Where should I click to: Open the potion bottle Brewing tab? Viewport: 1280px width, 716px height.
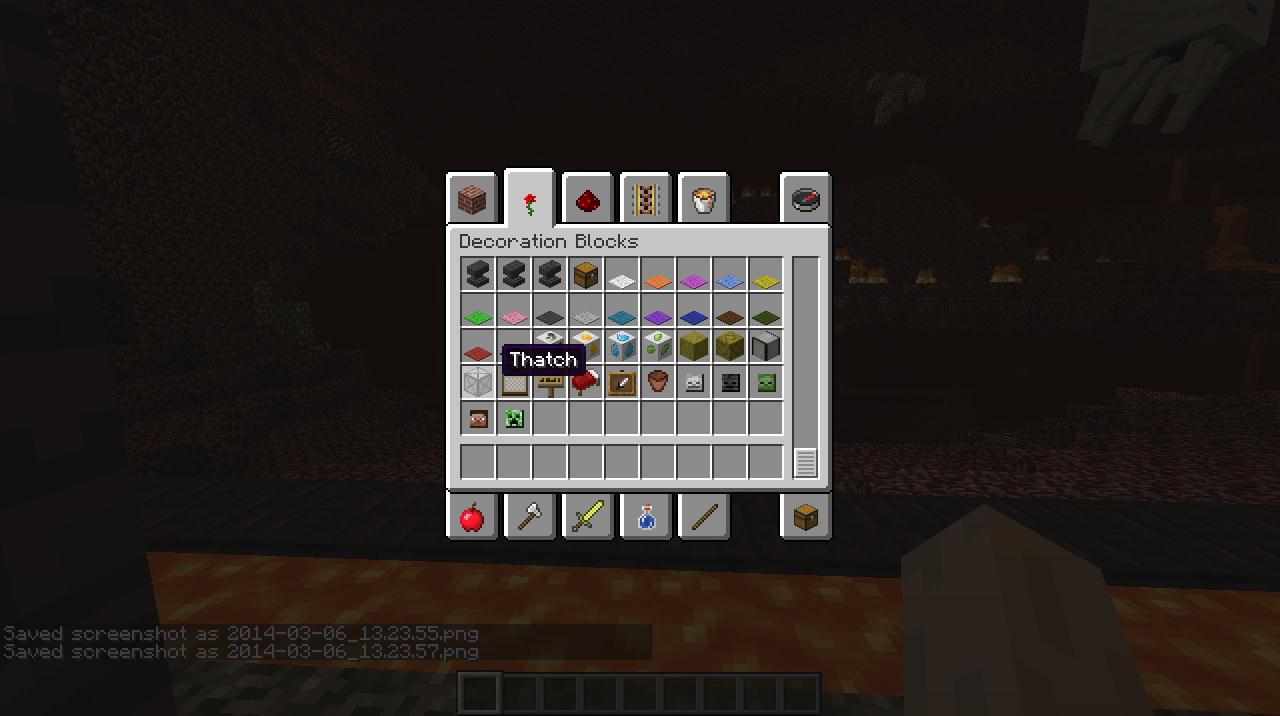click(645, 516)
